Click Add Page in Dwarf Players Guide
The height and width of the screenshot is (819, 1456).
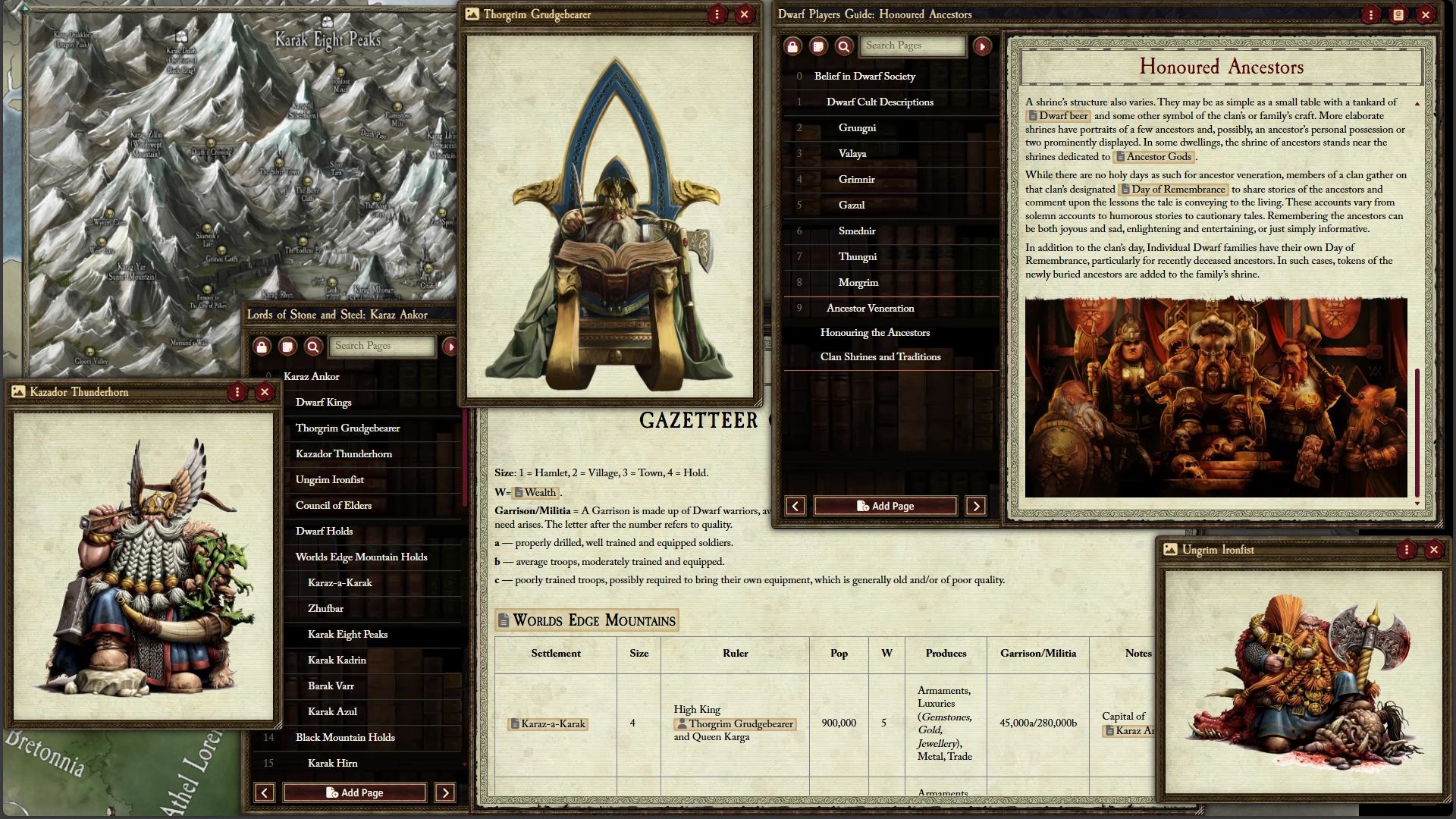pos(885,506)
